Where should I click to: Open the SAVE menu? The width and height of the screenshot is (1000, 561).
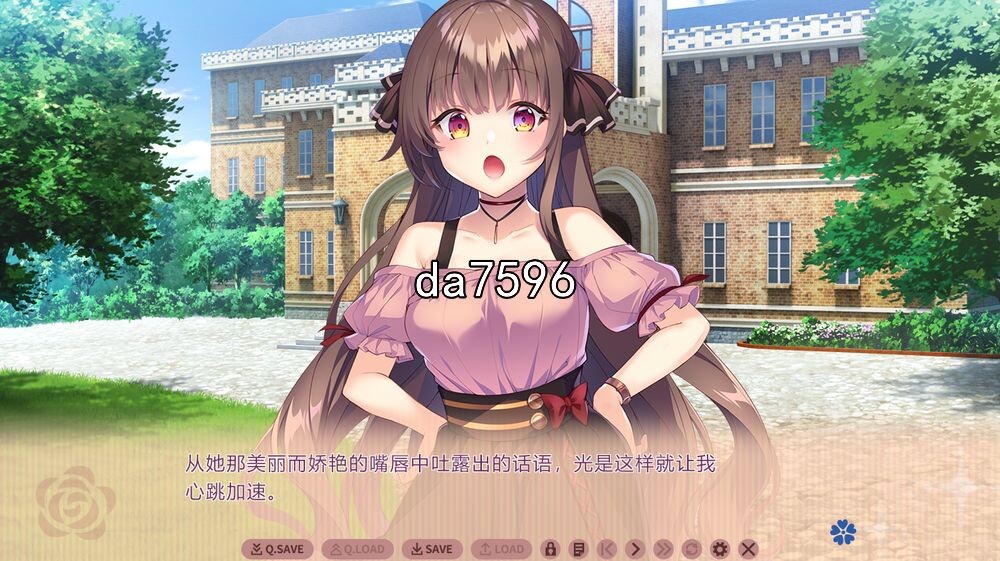click(432, 549)
